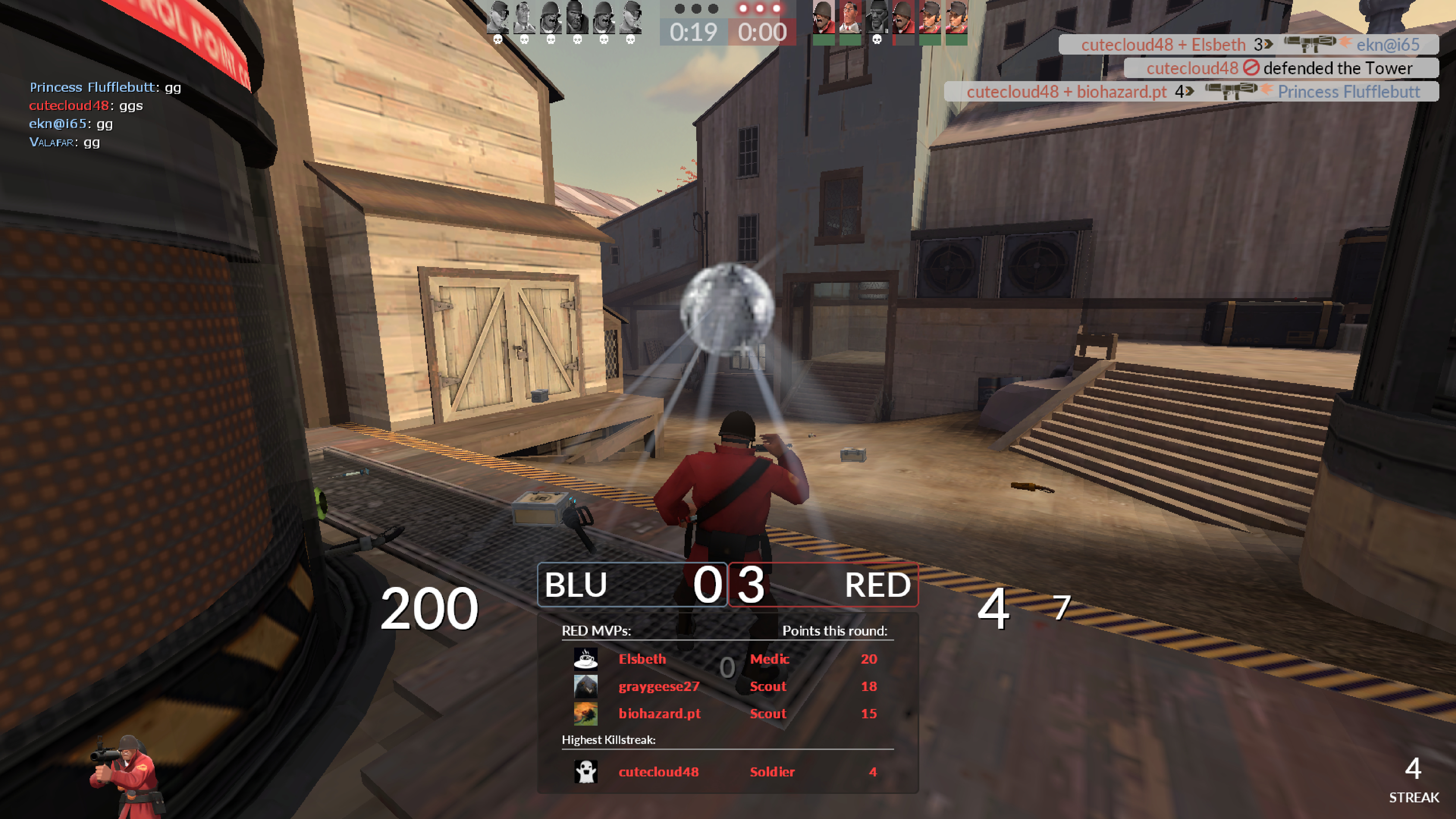Select VALAFAR's chat message
The height and width of the screenshot is (819, 1456).
click(x=64, y=142)
